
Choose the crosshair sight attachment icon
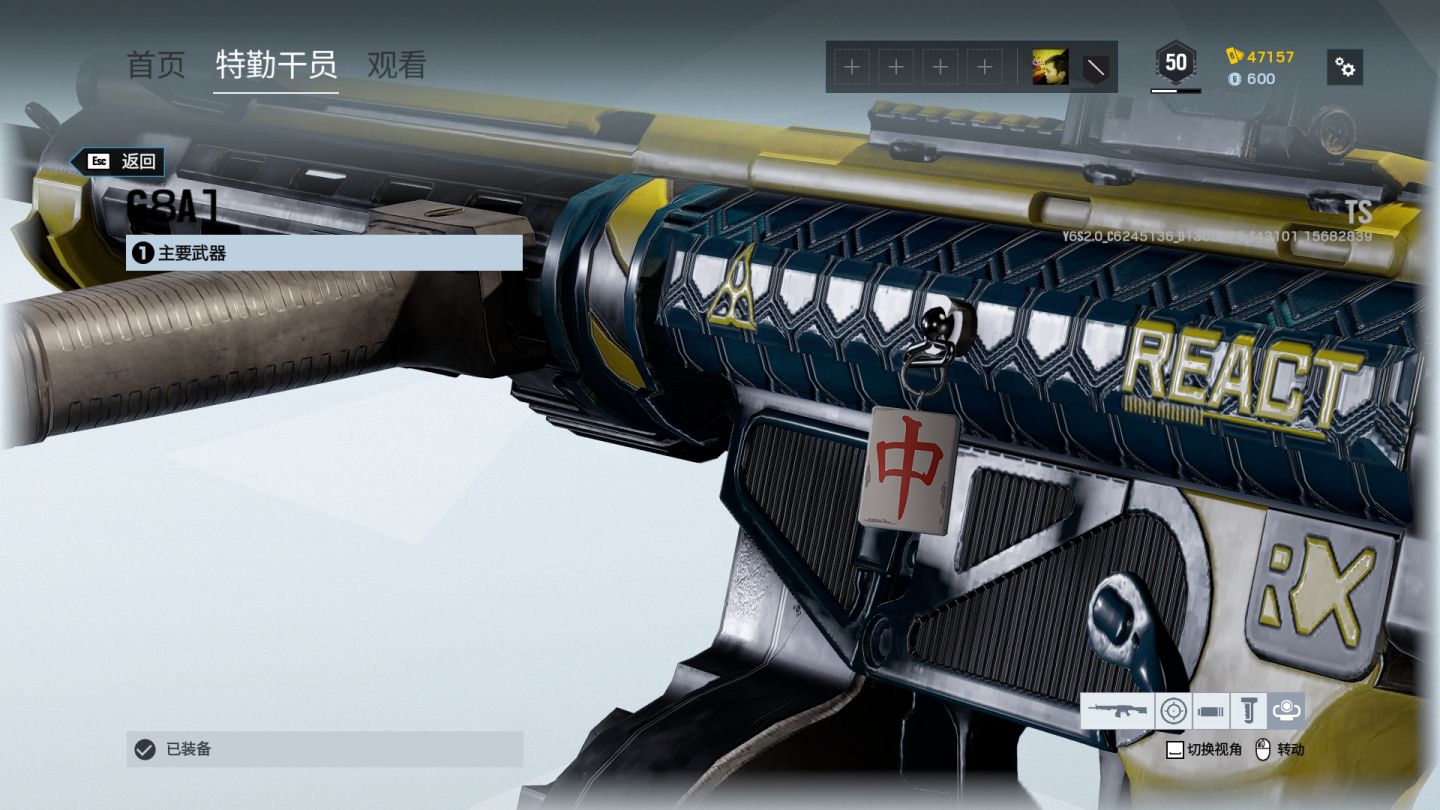[1173, 711]
